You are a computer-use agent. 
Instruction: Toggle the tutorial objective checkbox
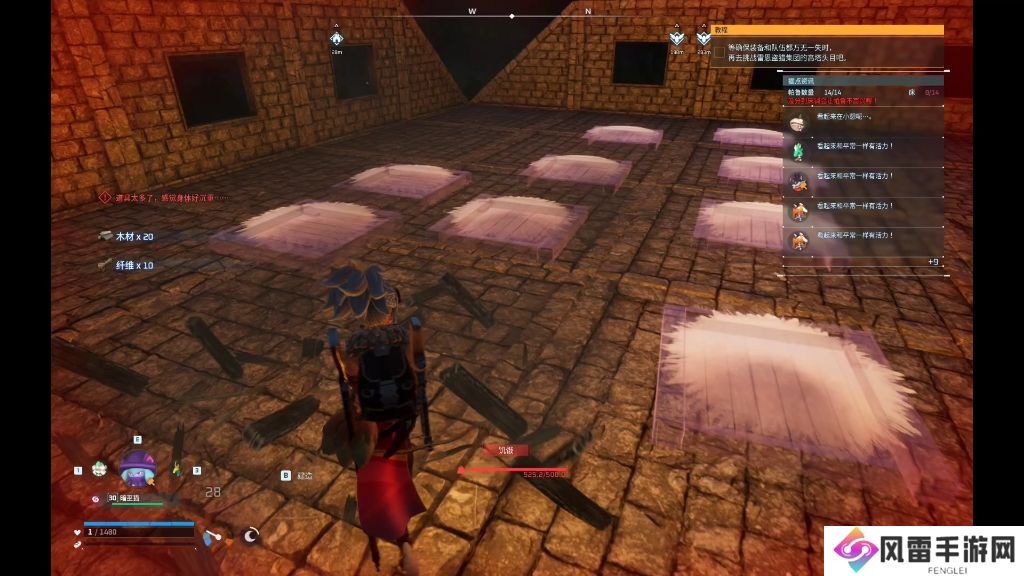click(719, 52)
